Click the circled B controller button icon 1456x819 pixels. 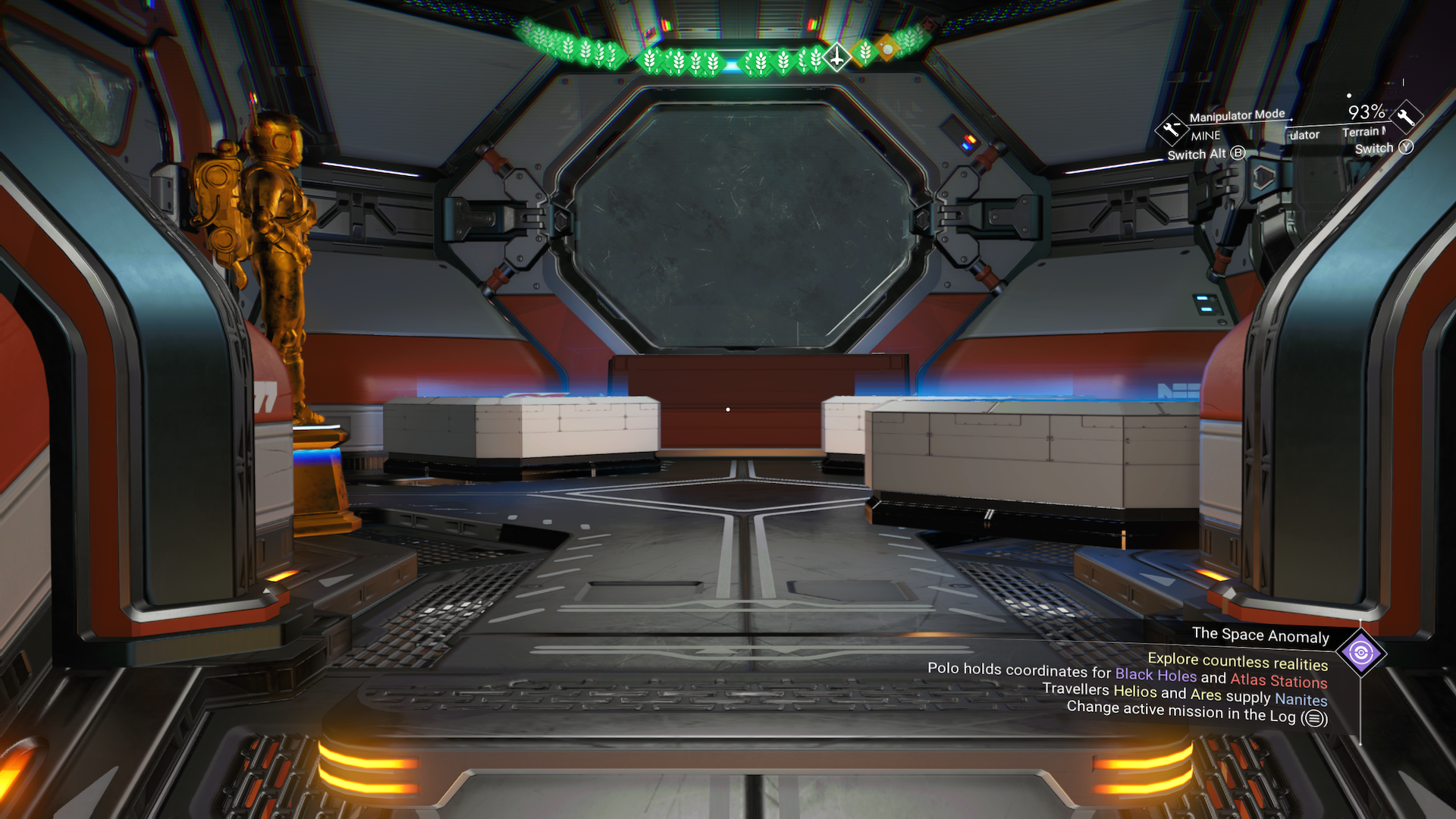(x=1238, y=153)
